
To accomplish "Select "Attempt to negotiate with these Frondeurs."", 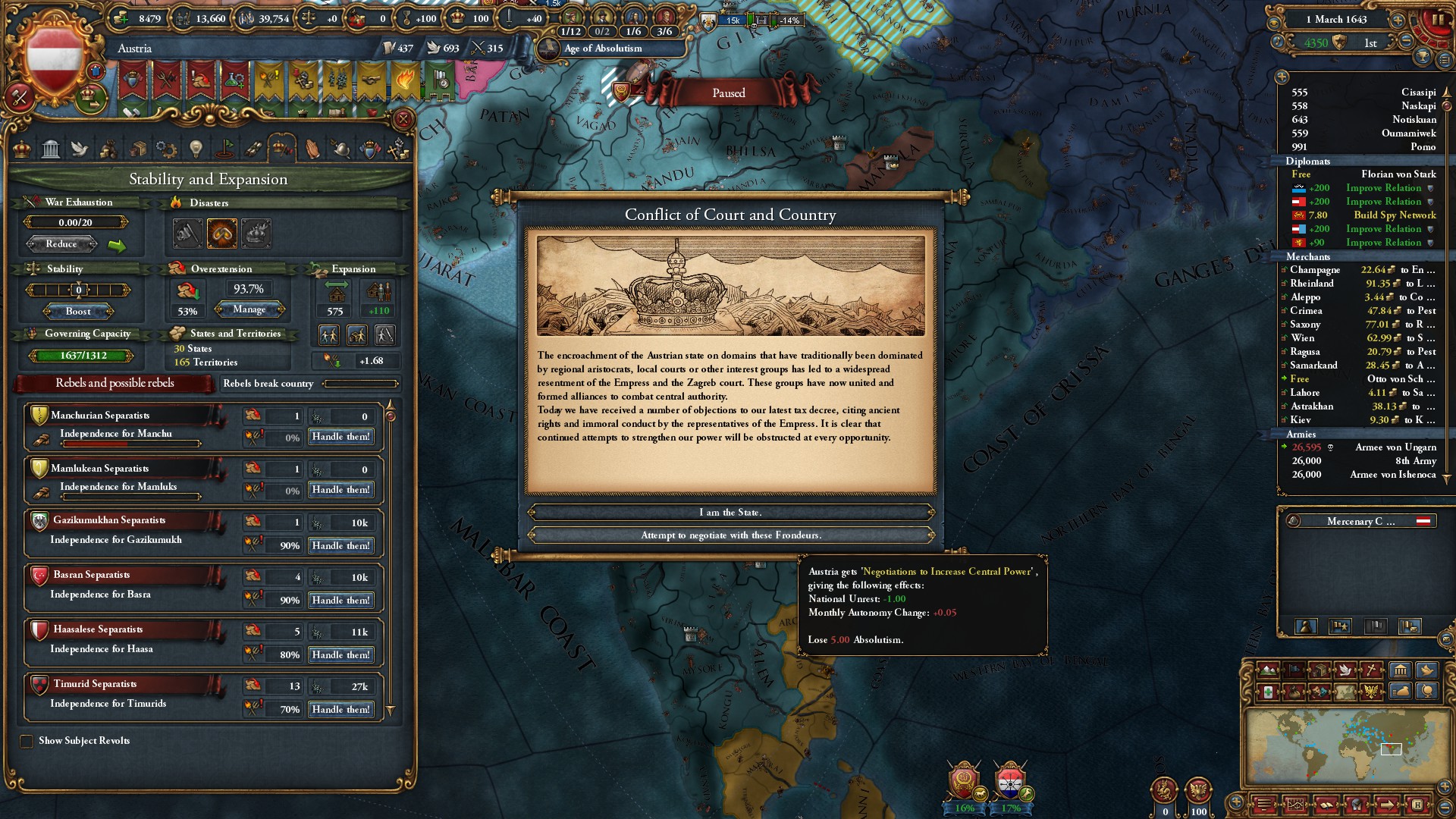I will pos(730,535).
